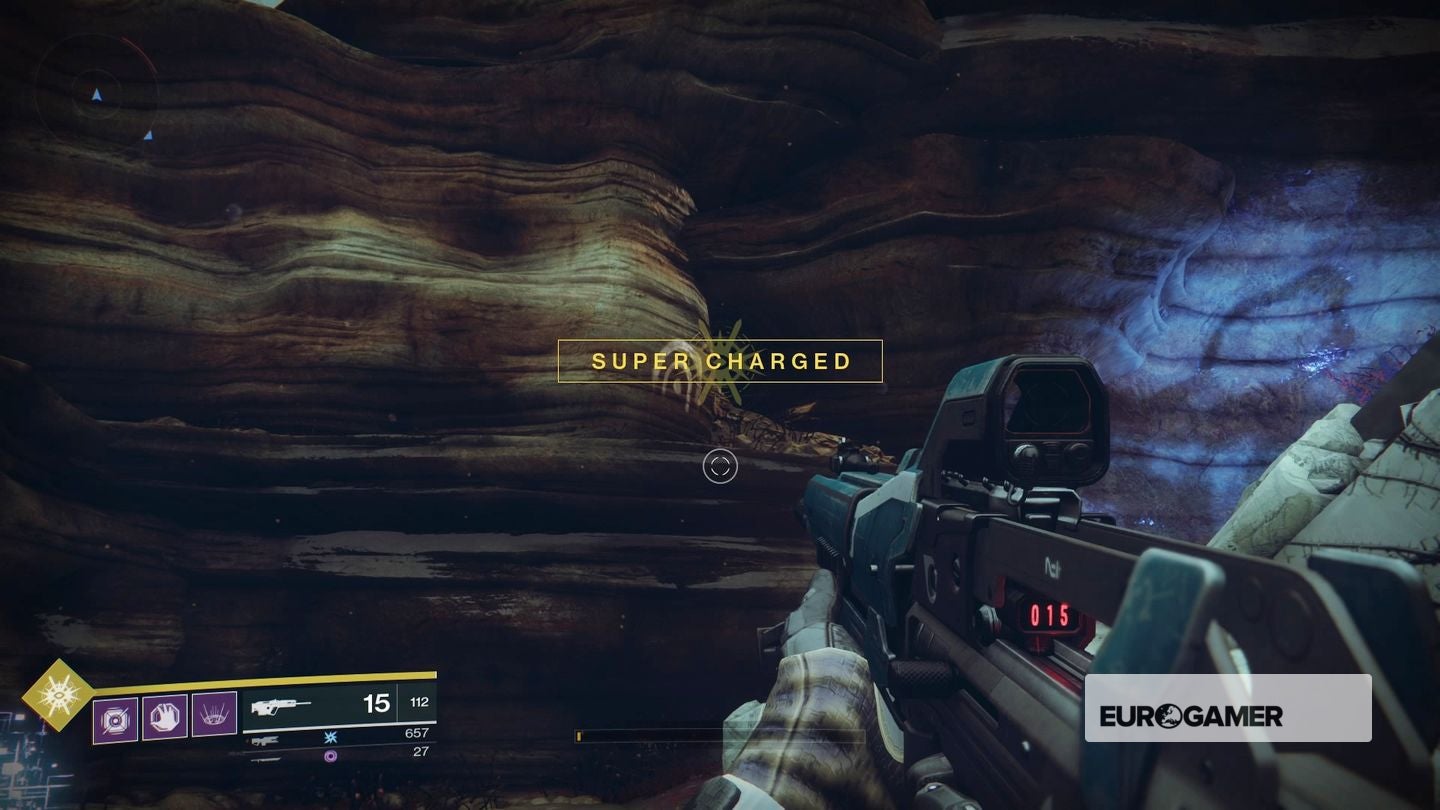Click the upper teammate arrow on the radar

click(x=97, y=94)
